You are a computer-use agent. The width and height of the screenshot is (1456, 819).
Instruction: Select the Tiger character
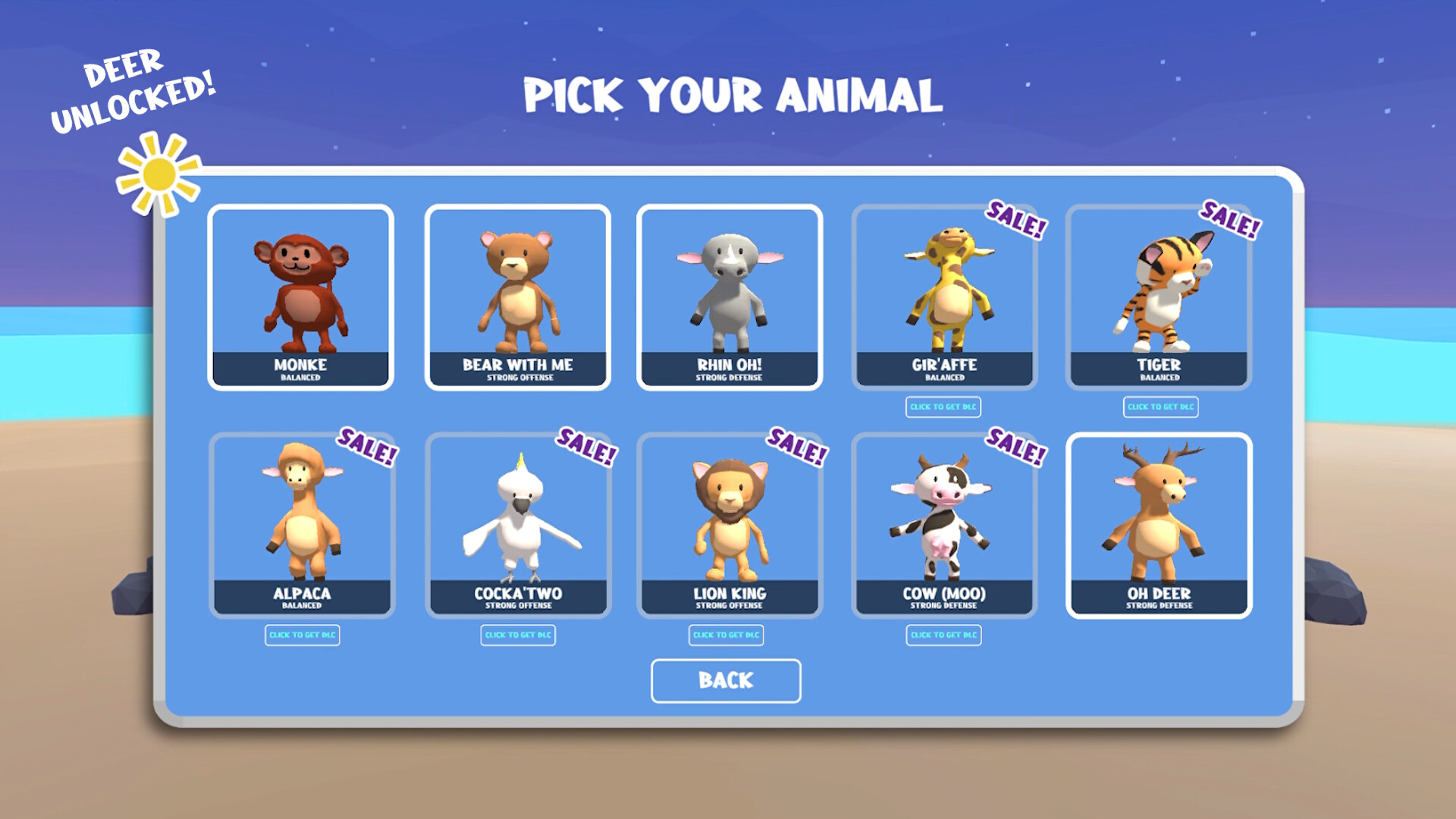[1160, 296]
